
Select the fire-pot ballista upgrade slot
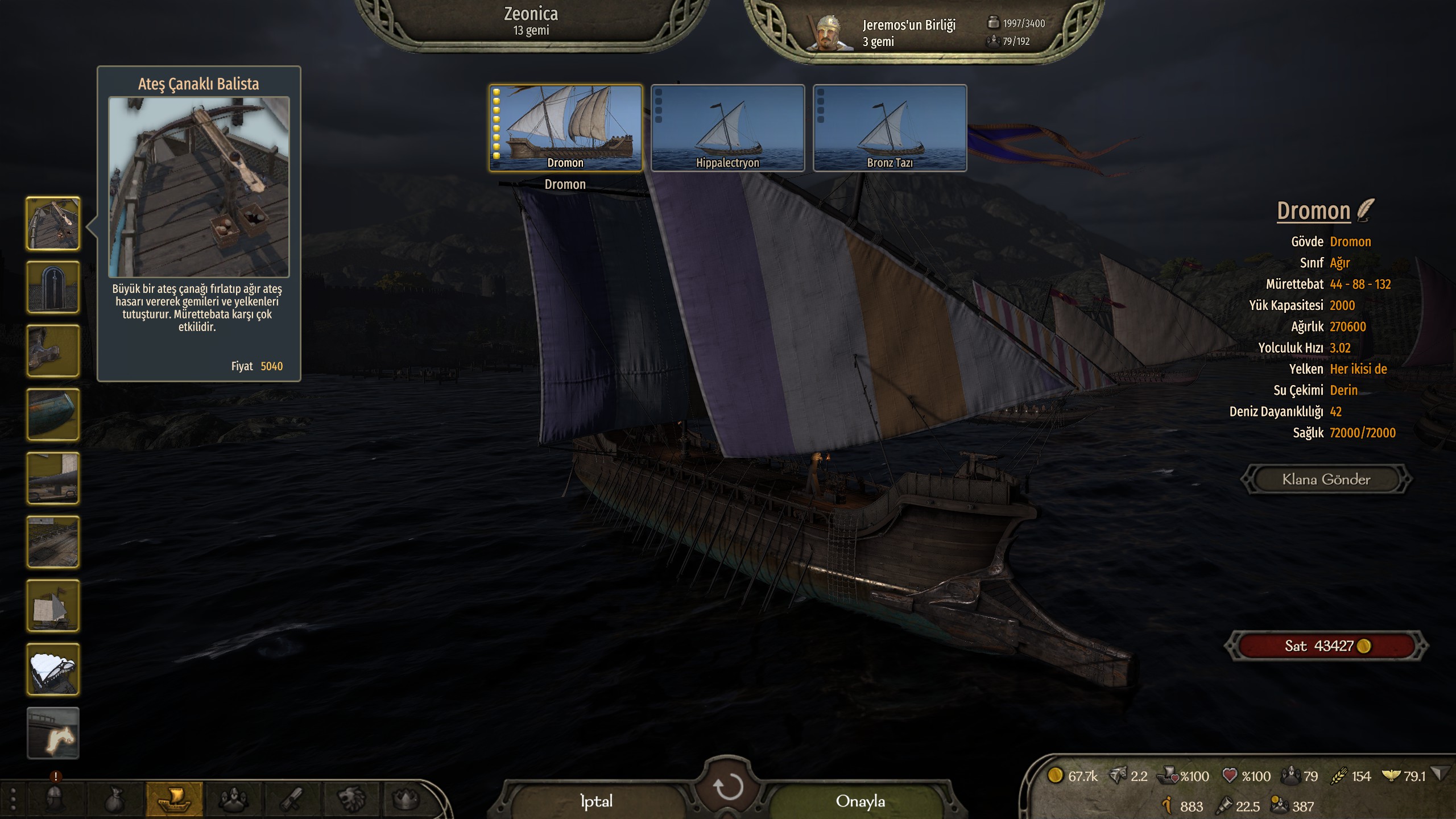tap(53, 224)
